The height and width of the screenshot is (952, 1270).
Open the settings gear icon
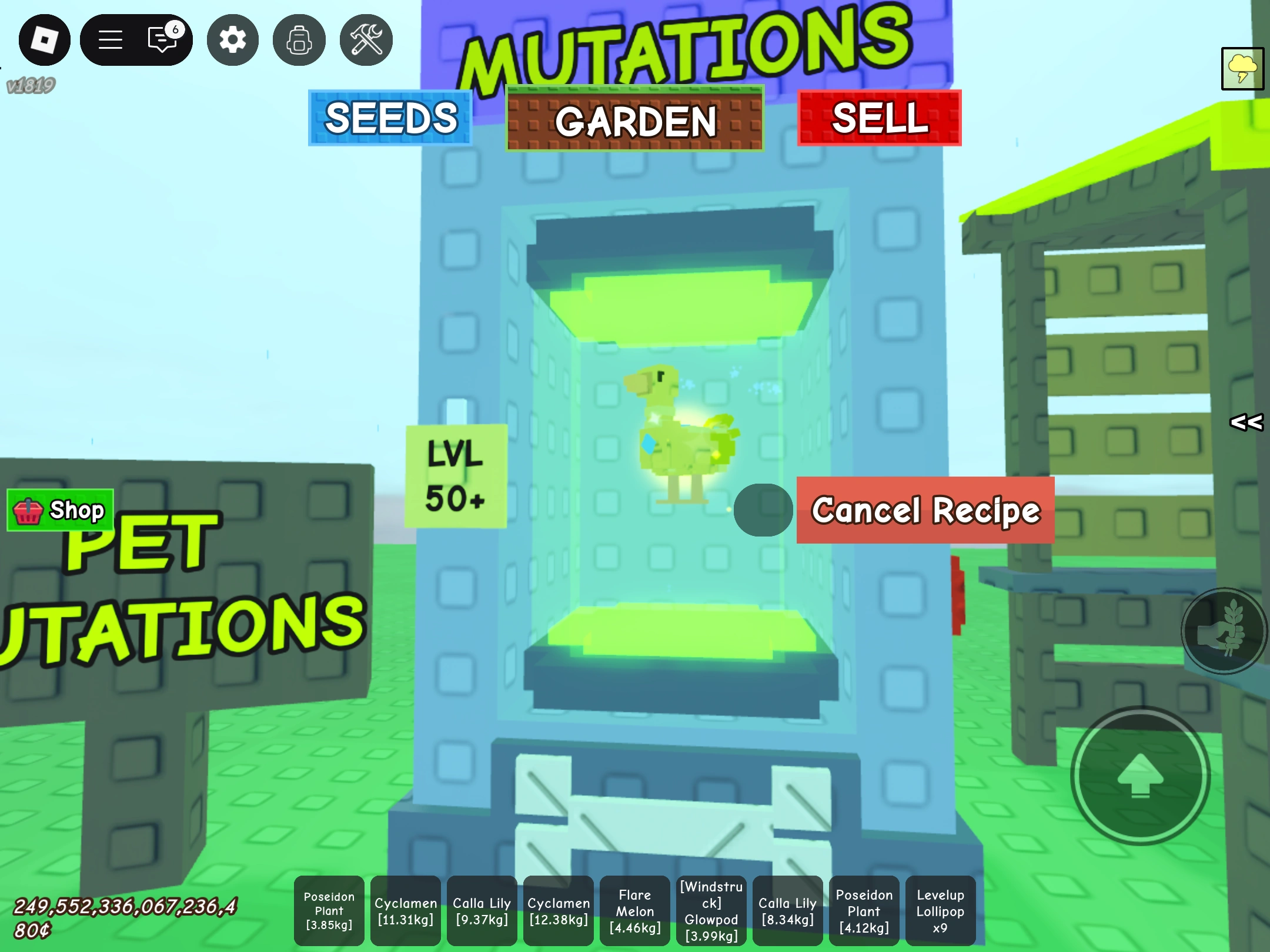232,39
